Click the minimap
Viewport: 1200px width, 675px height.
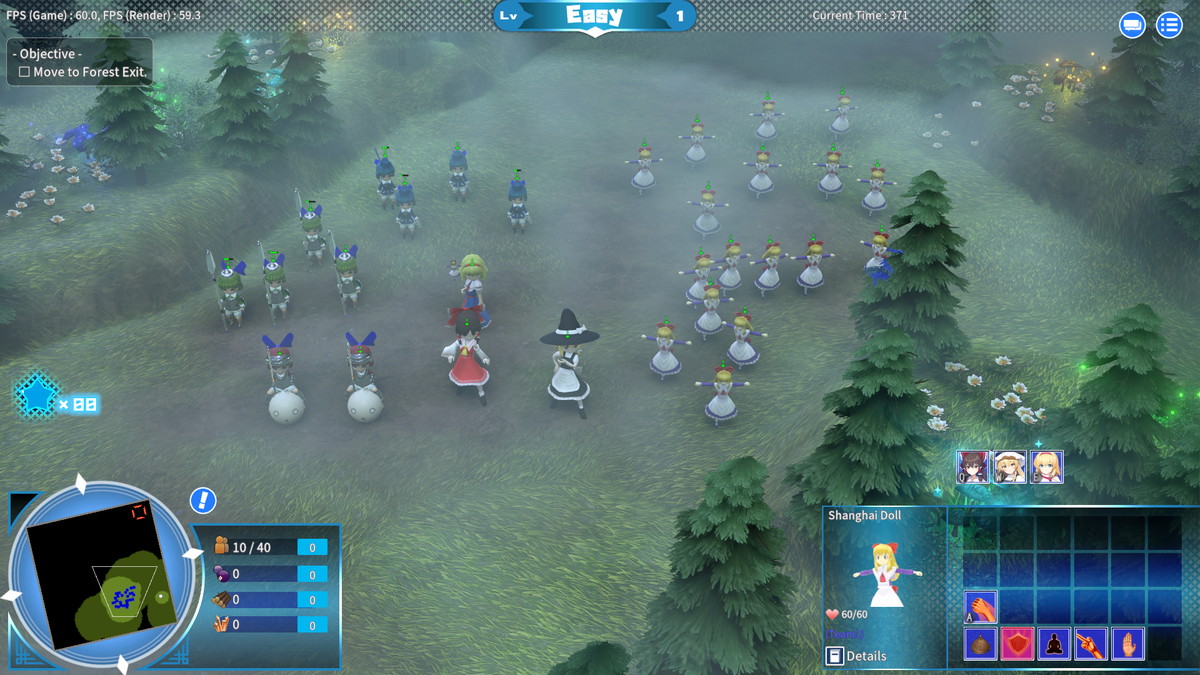click(96, 577)
